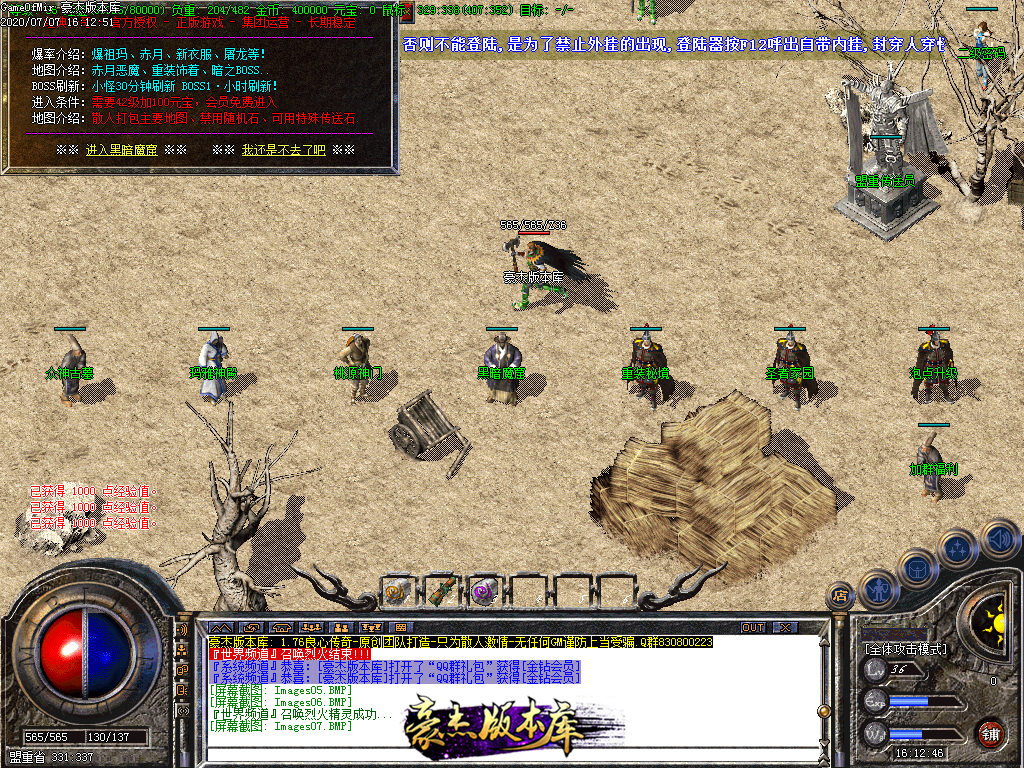Click the OUT button above the chat
Viewport: 1024px width, 768px height.
[752, 628]
